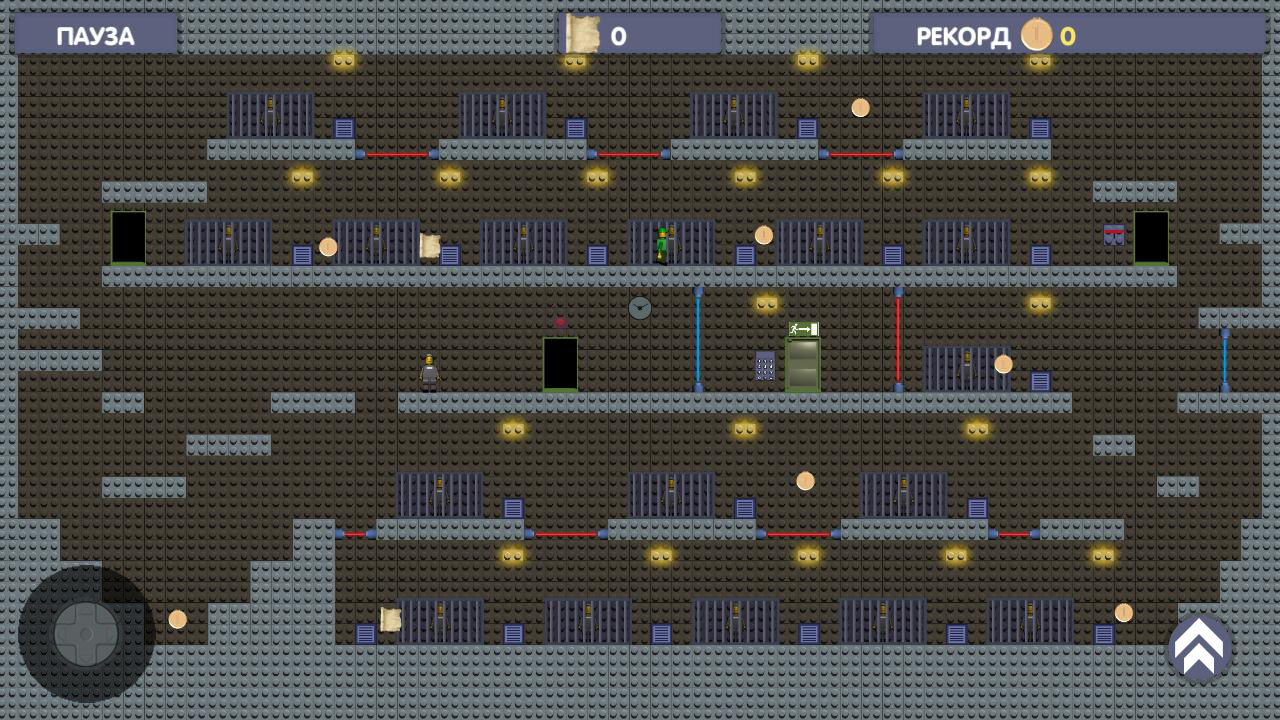Click an inmate behind bars in the top-left cell
Viewport: 1280px width, 720px height.
[x=268, y=112]
